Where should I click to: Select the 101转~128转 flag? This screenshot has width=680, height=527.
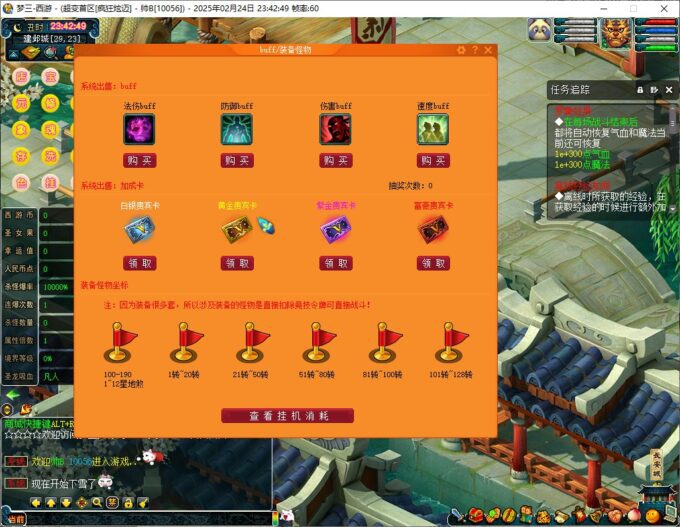pyautogui.click(x=449, y=341)
